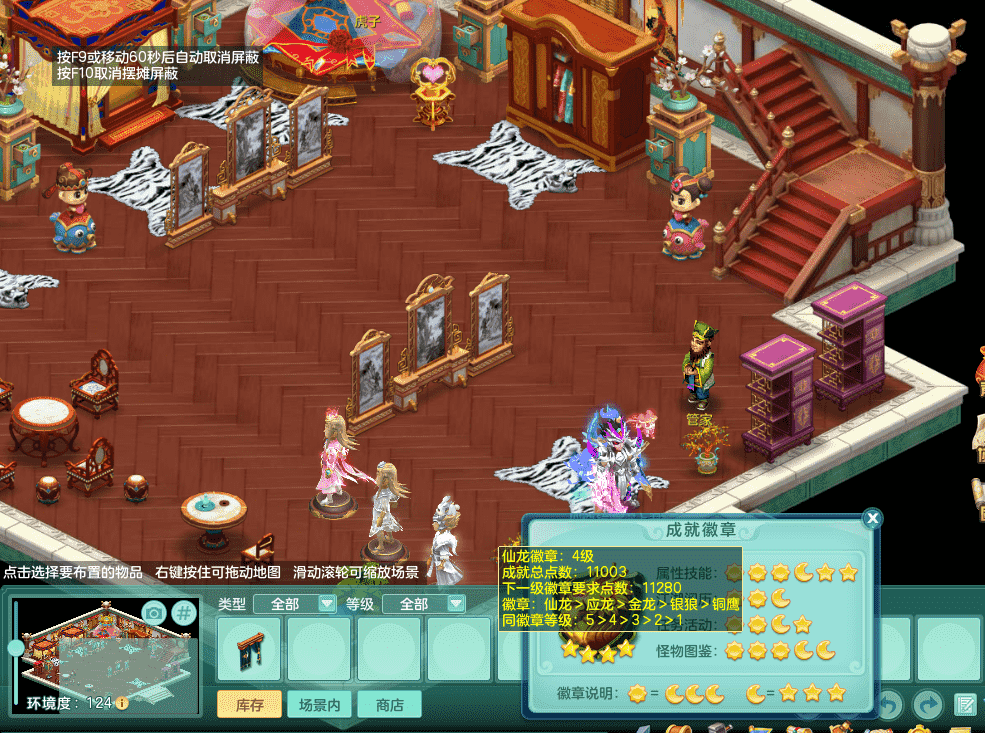The height and width of the screenshot is (733, 985).
Task: Select the curtain furniture item slot
Action: click(x=250, y=650)
